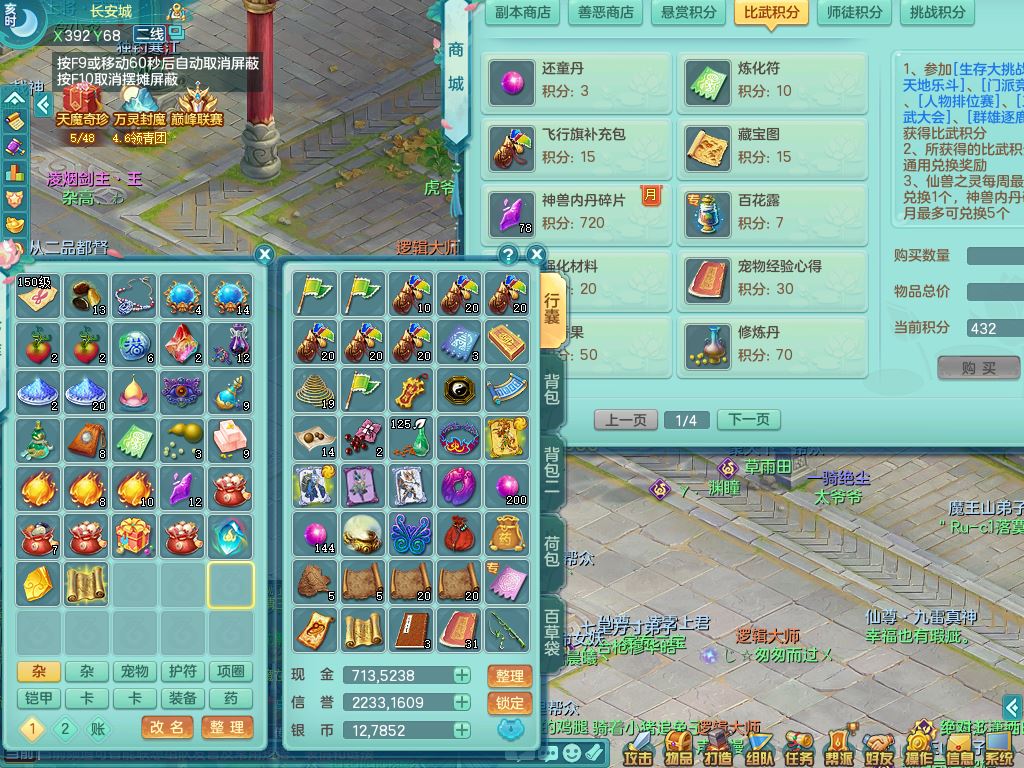Pick the 藏宝图 shop item

pyautogui.click(x=775, y=146)
